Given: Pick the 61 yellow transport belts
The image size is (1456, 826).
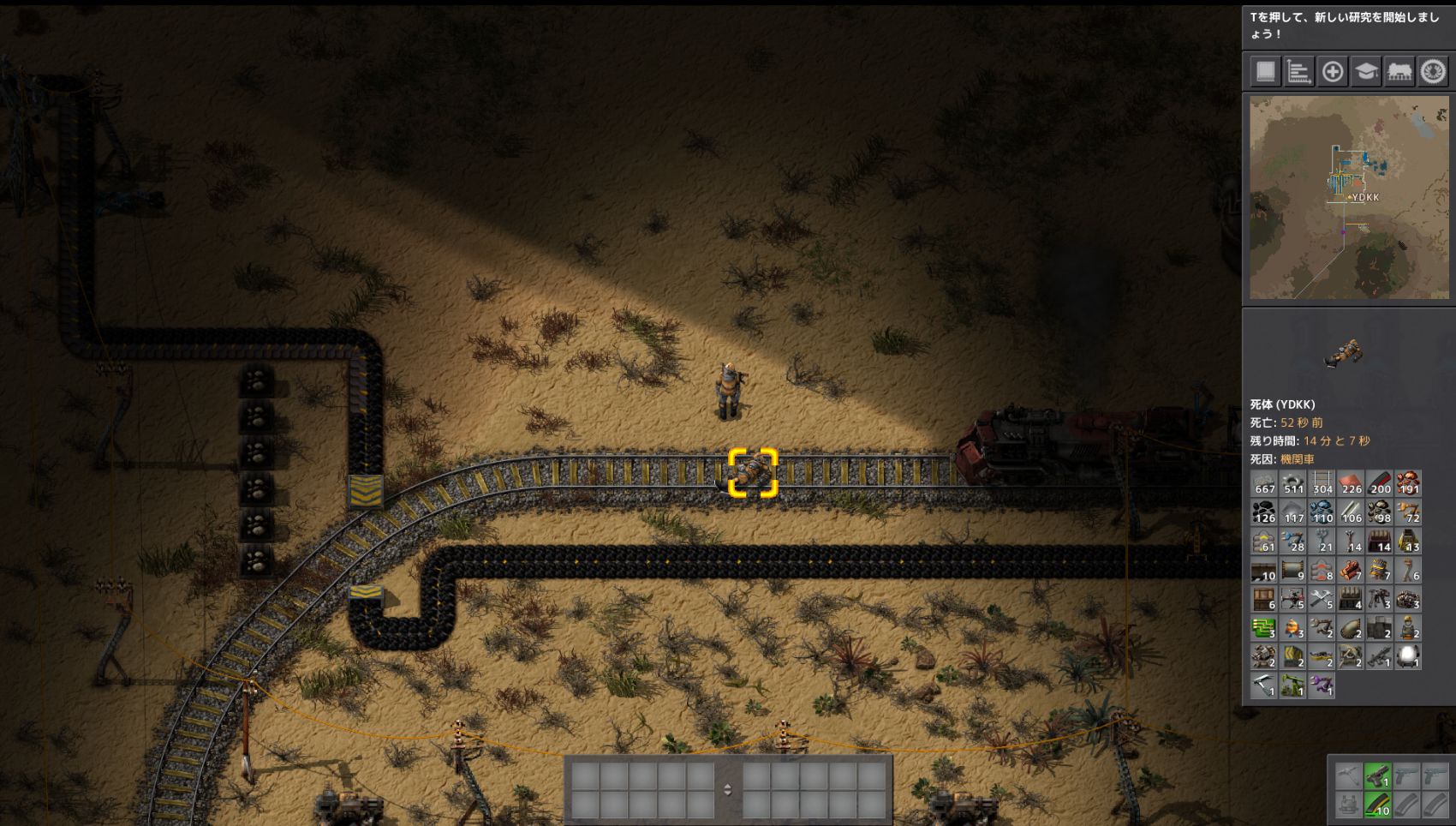Looking at the screenshot, I should tap(1264, 542).
